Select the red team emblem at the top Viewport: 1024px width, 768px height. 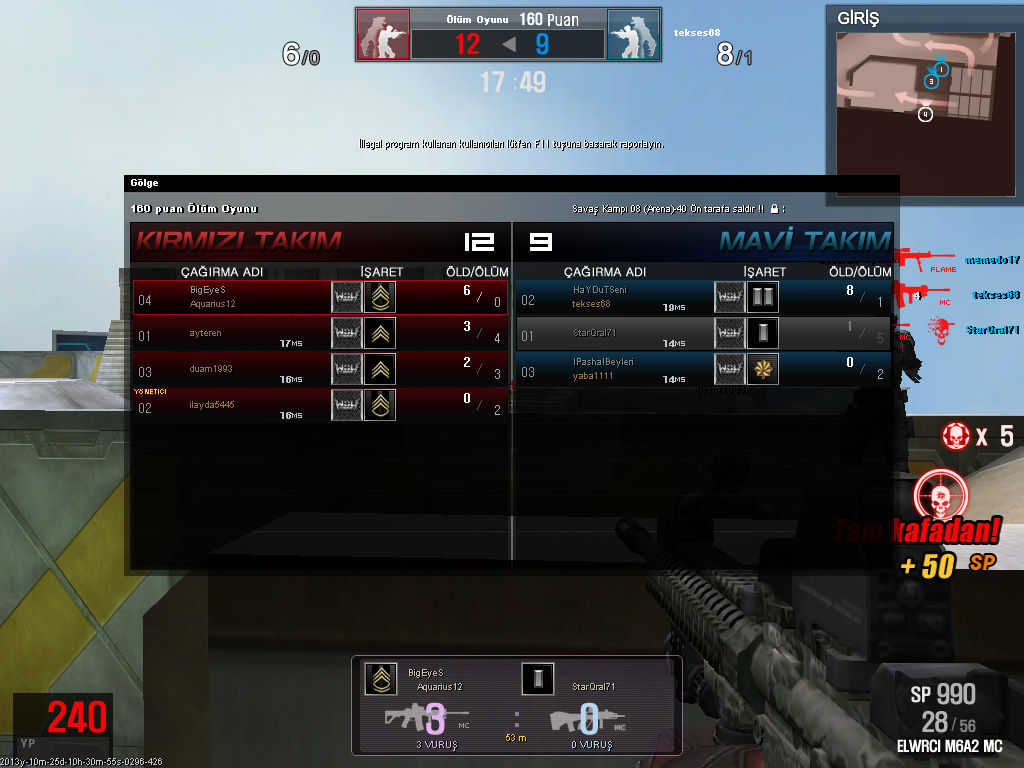pos(383,36)
